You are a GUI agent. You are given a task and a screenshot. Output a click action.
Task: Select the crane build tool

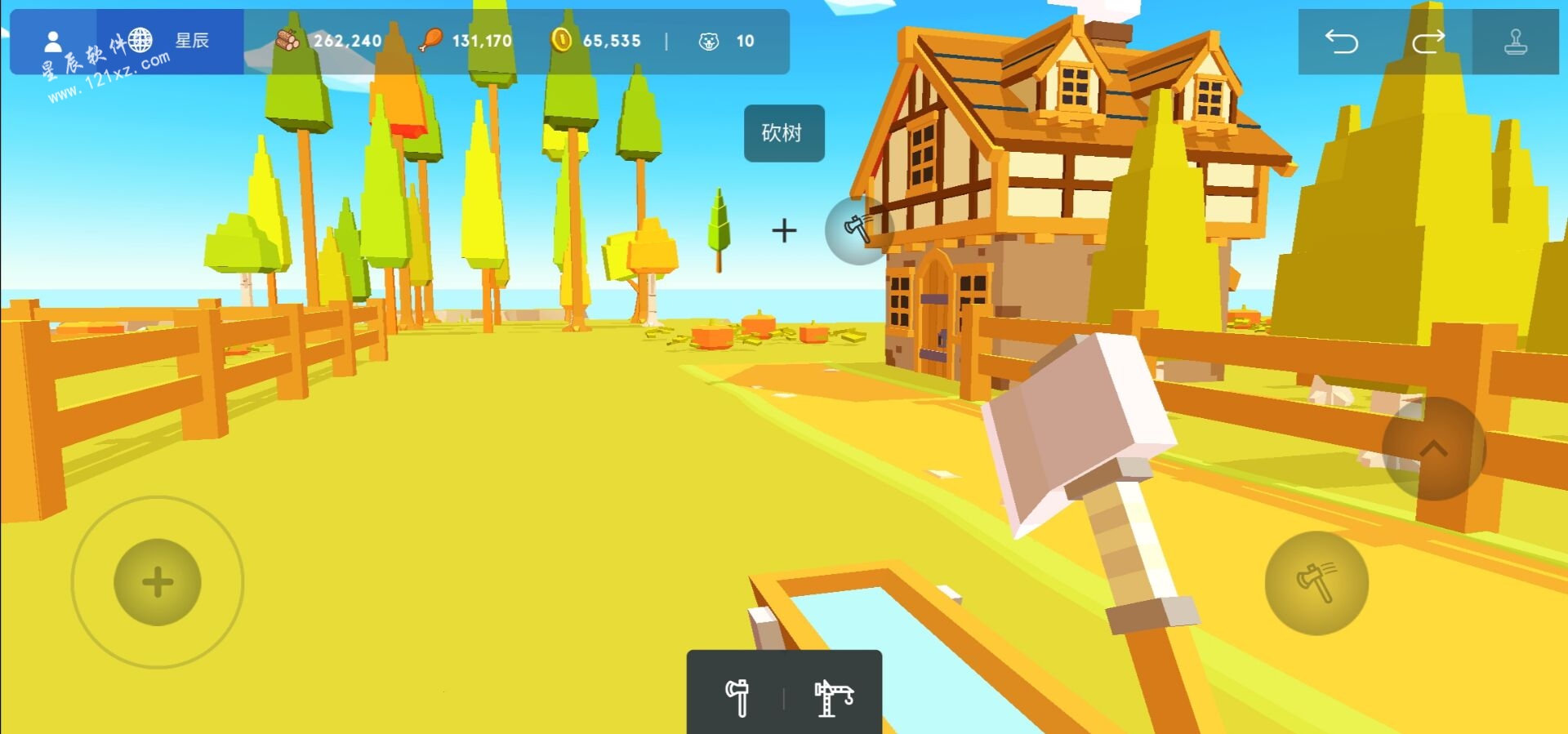point(833,697)
